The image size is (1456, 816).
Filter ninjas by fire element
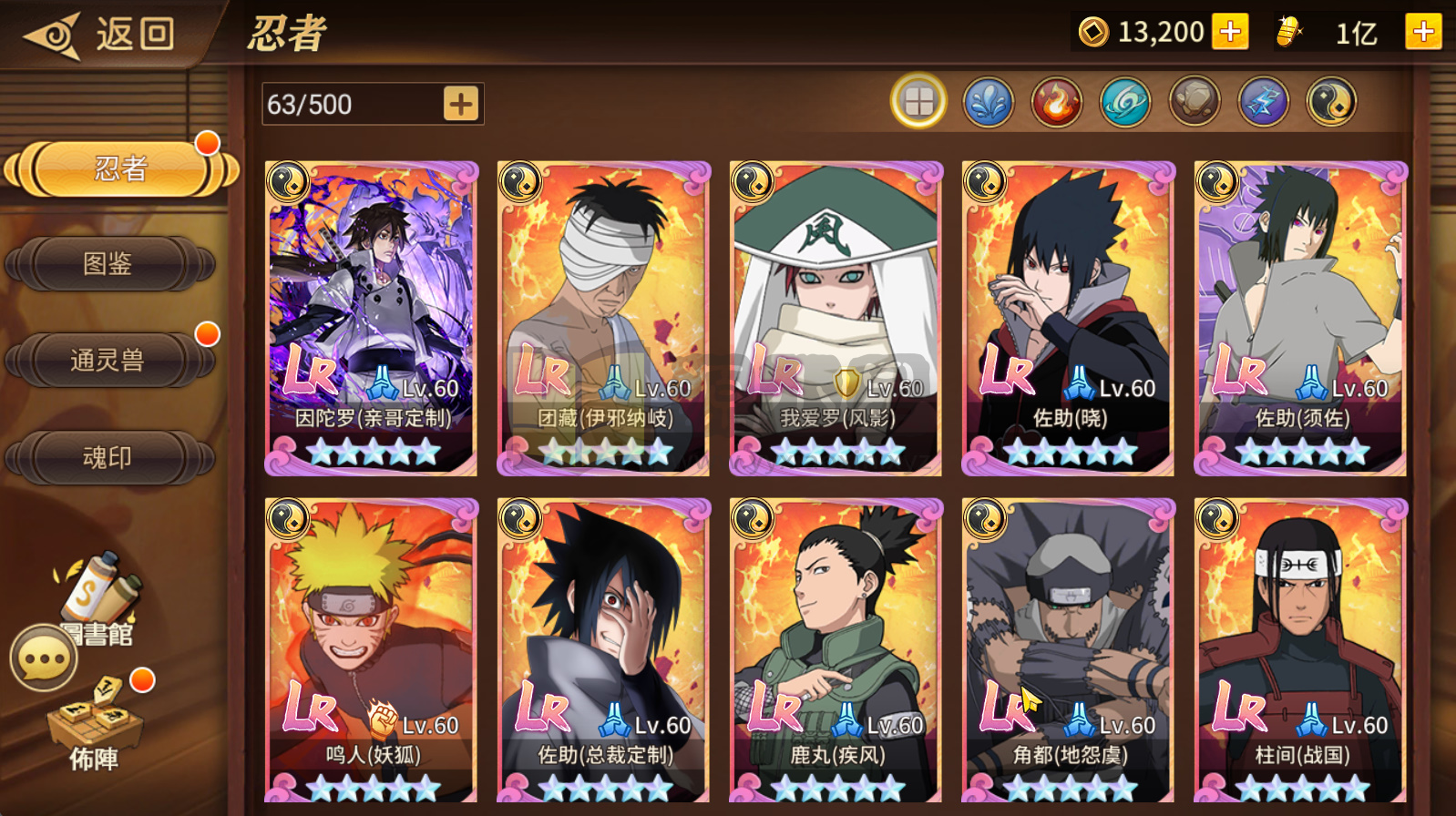(1056, 101)
